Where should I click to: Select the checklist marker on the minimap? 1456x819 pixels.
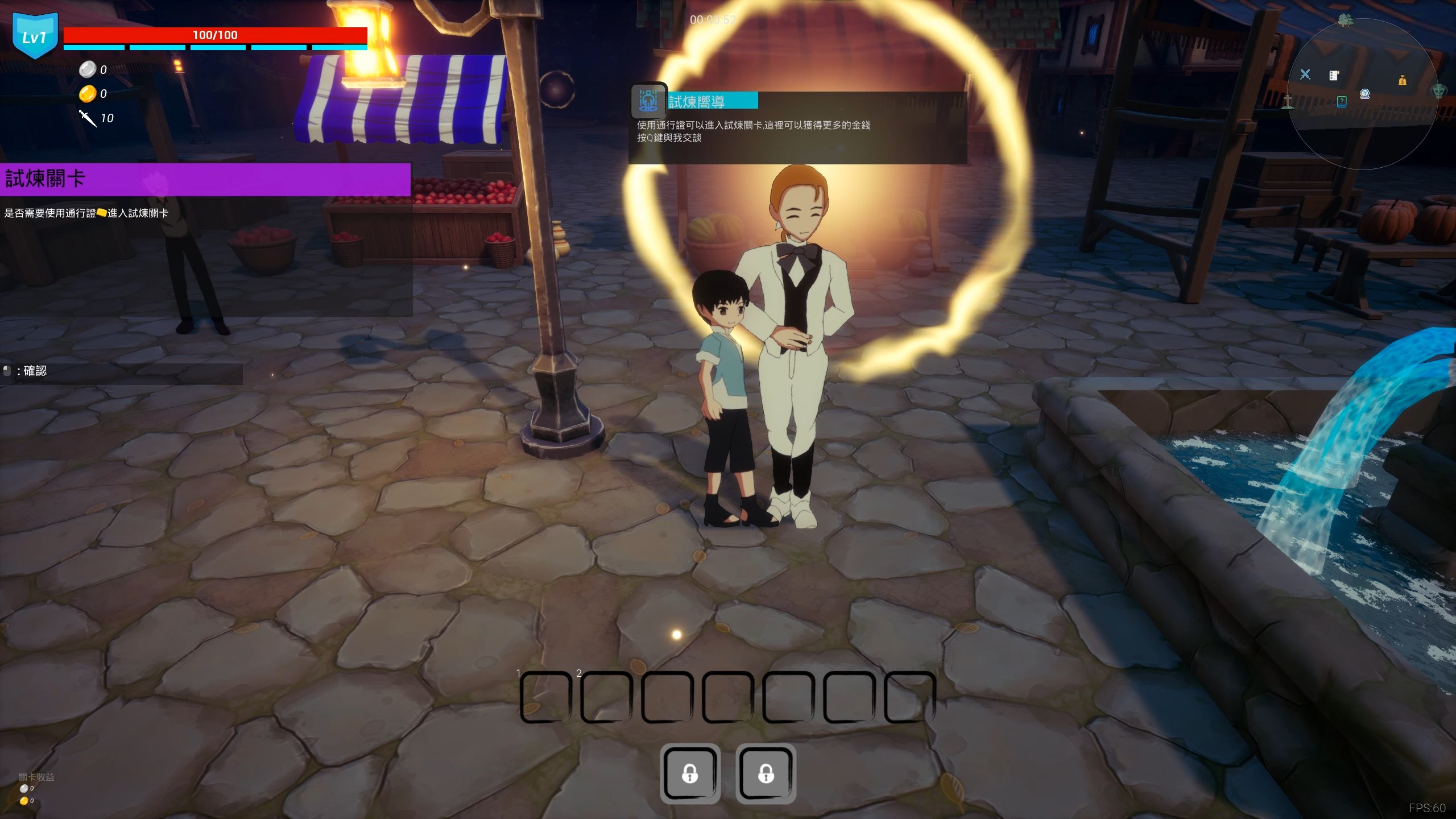[1334, 76]
